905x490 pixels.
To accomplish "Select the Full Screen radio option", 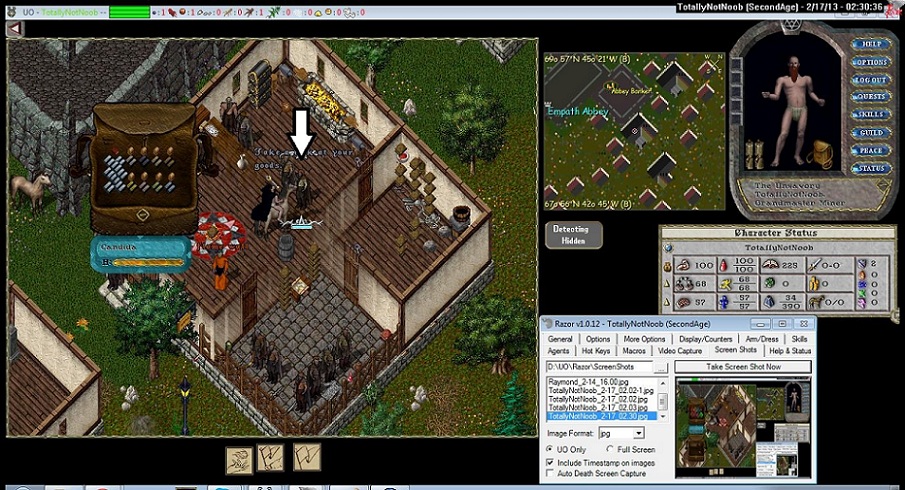I will click(610, 450).
